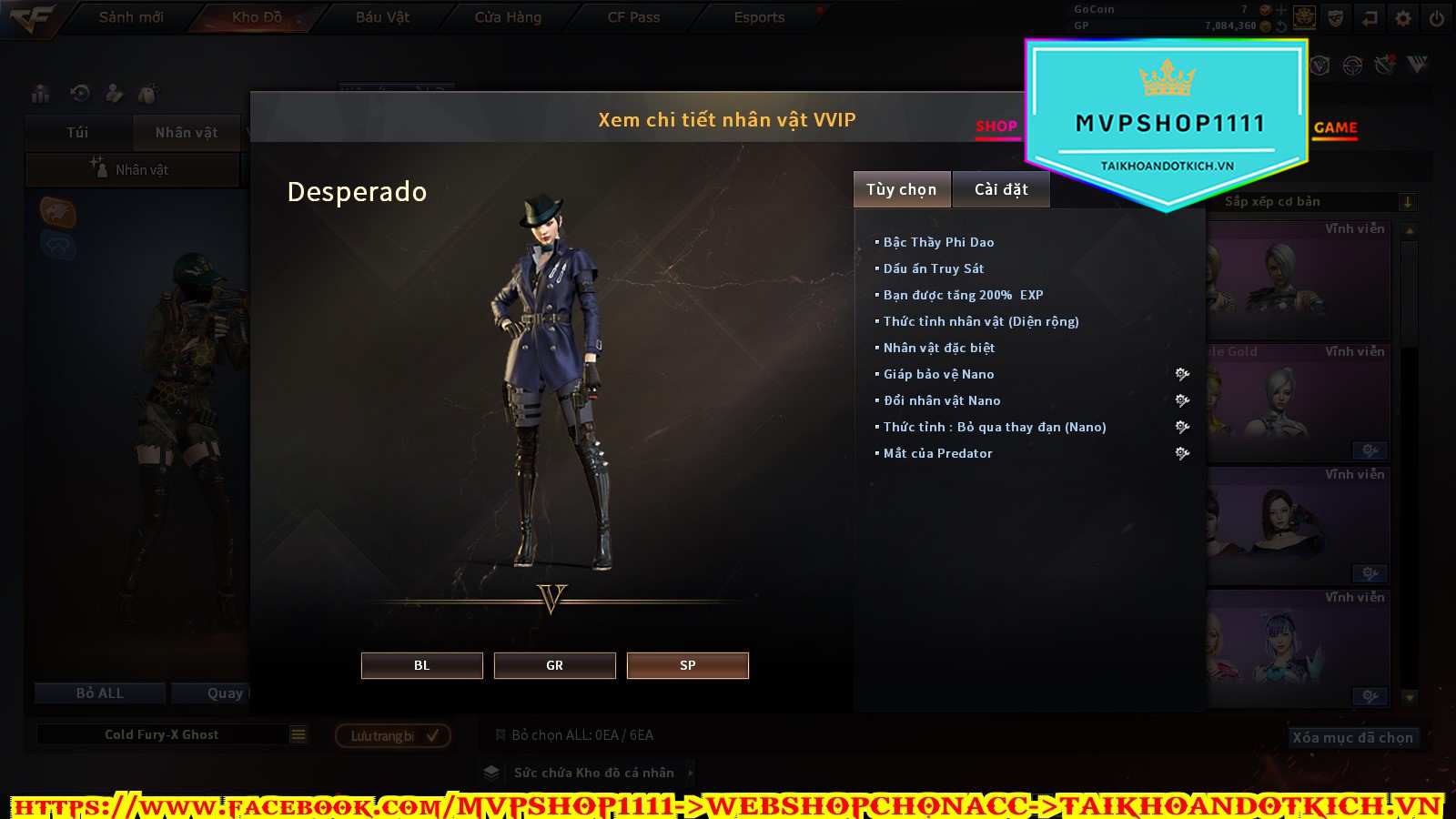Choose the BL team button
Image resolution: width=1456 pixels, height=819 pixels.
point(421,665)
